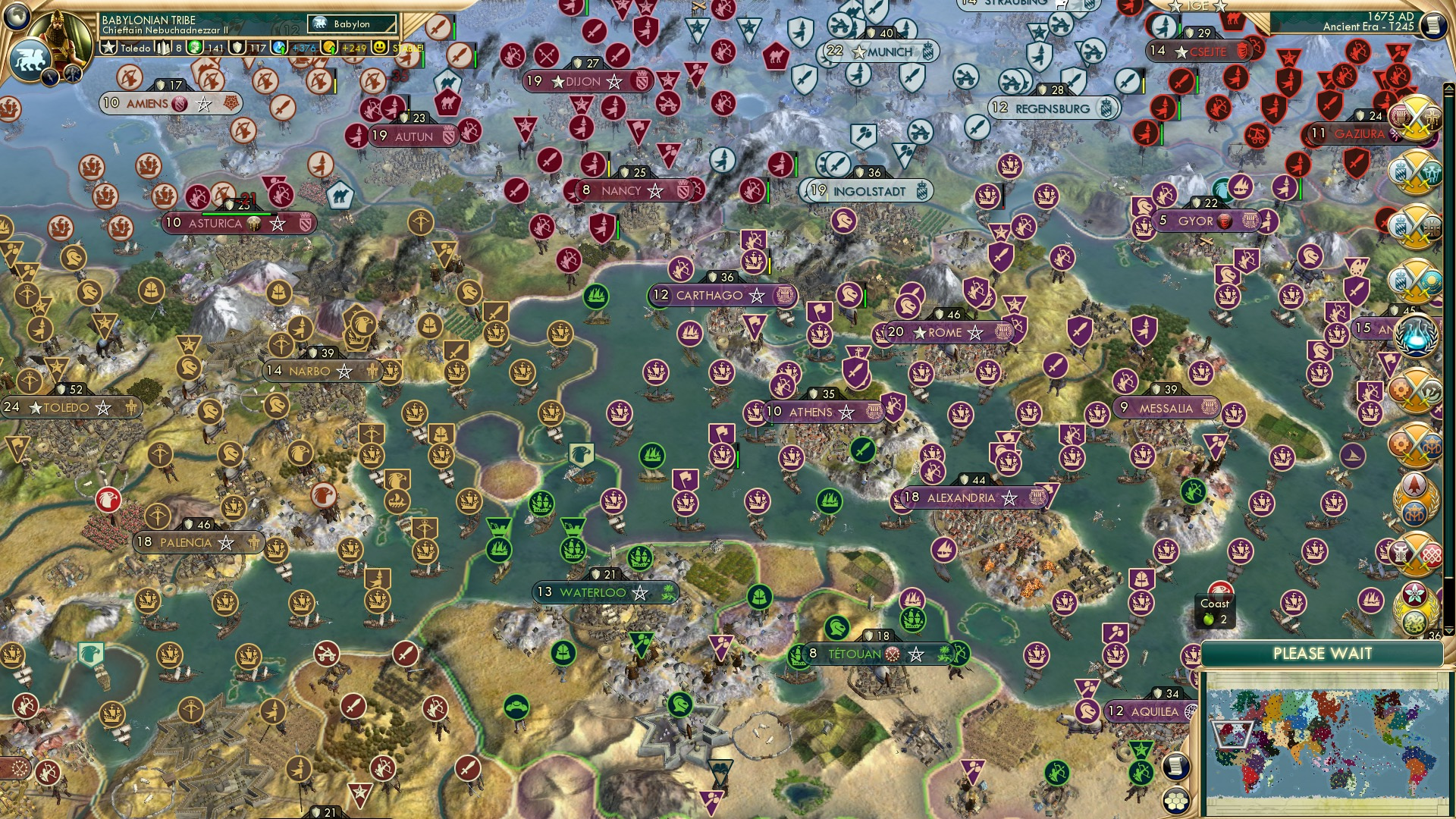Click Asturica's green health bar
The height and width of the screenshot is (819, 1456).
[x=239, y=214]
